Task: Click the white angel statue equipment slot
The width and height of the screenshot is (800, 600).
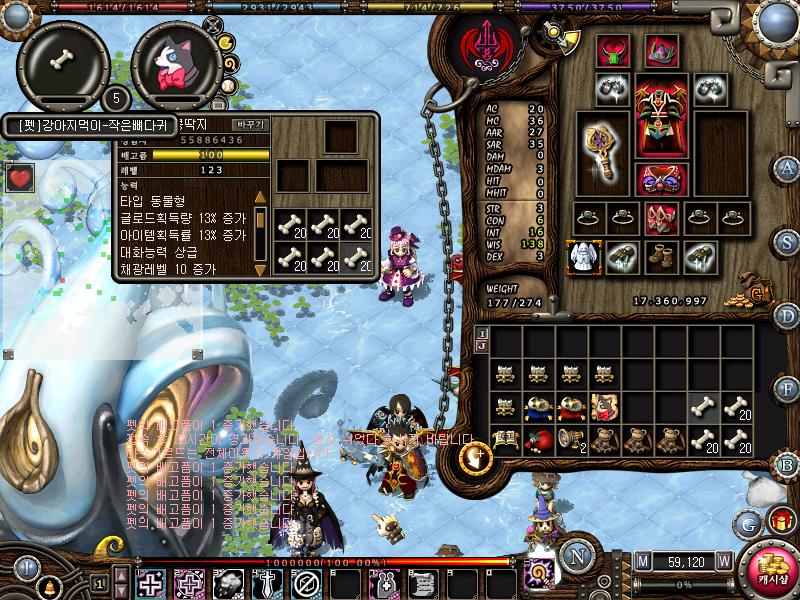Action: [581, 258]
